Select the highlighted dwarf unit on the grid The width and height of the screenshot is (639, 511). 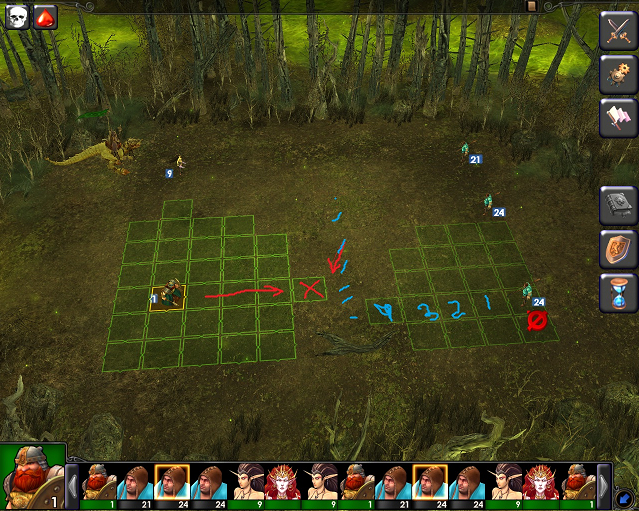pyautogui.click(x=168, y=297)
